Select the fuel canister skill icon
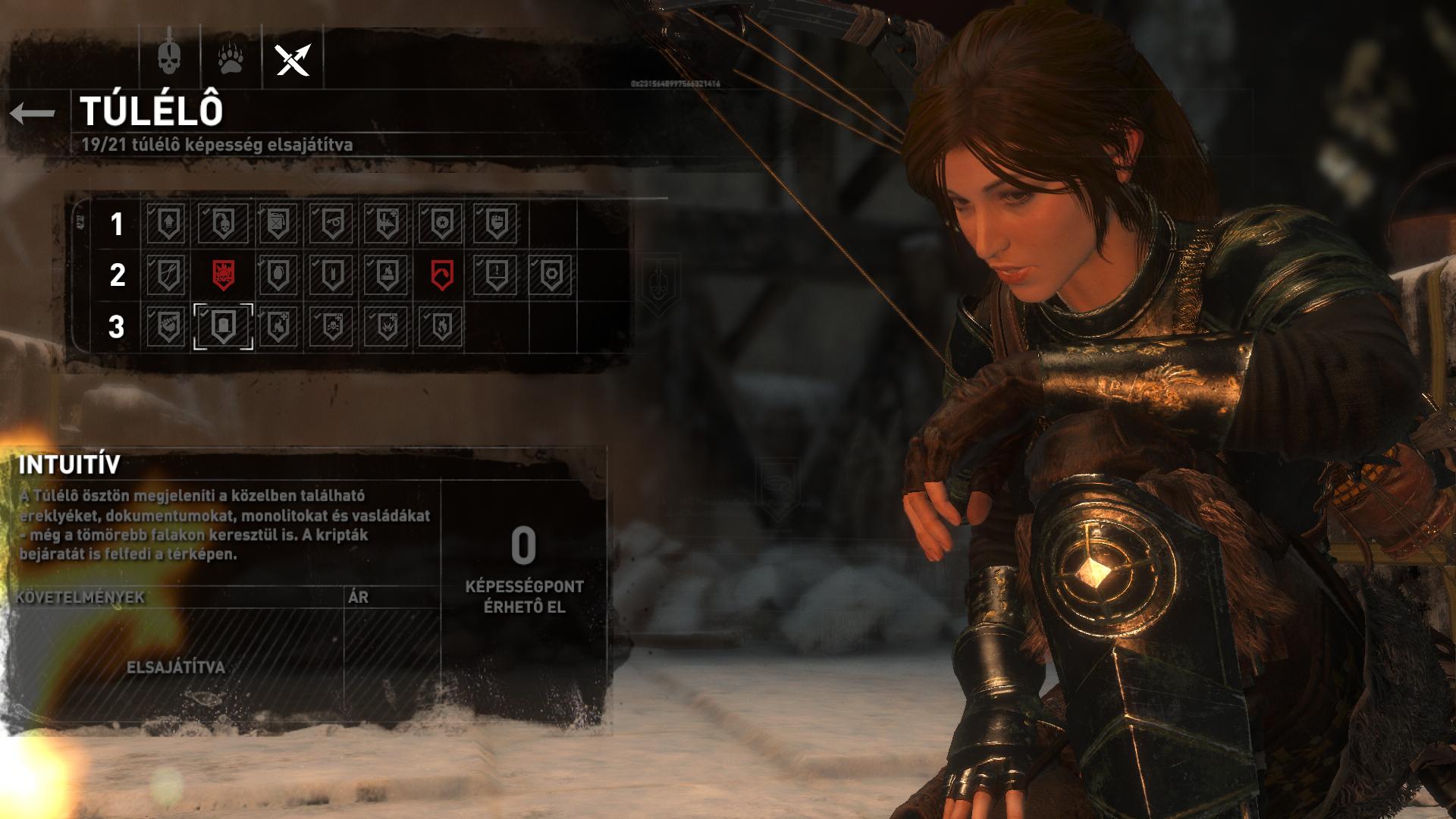The width and height of the screenshot is (1456, 819). click(278, 224)
